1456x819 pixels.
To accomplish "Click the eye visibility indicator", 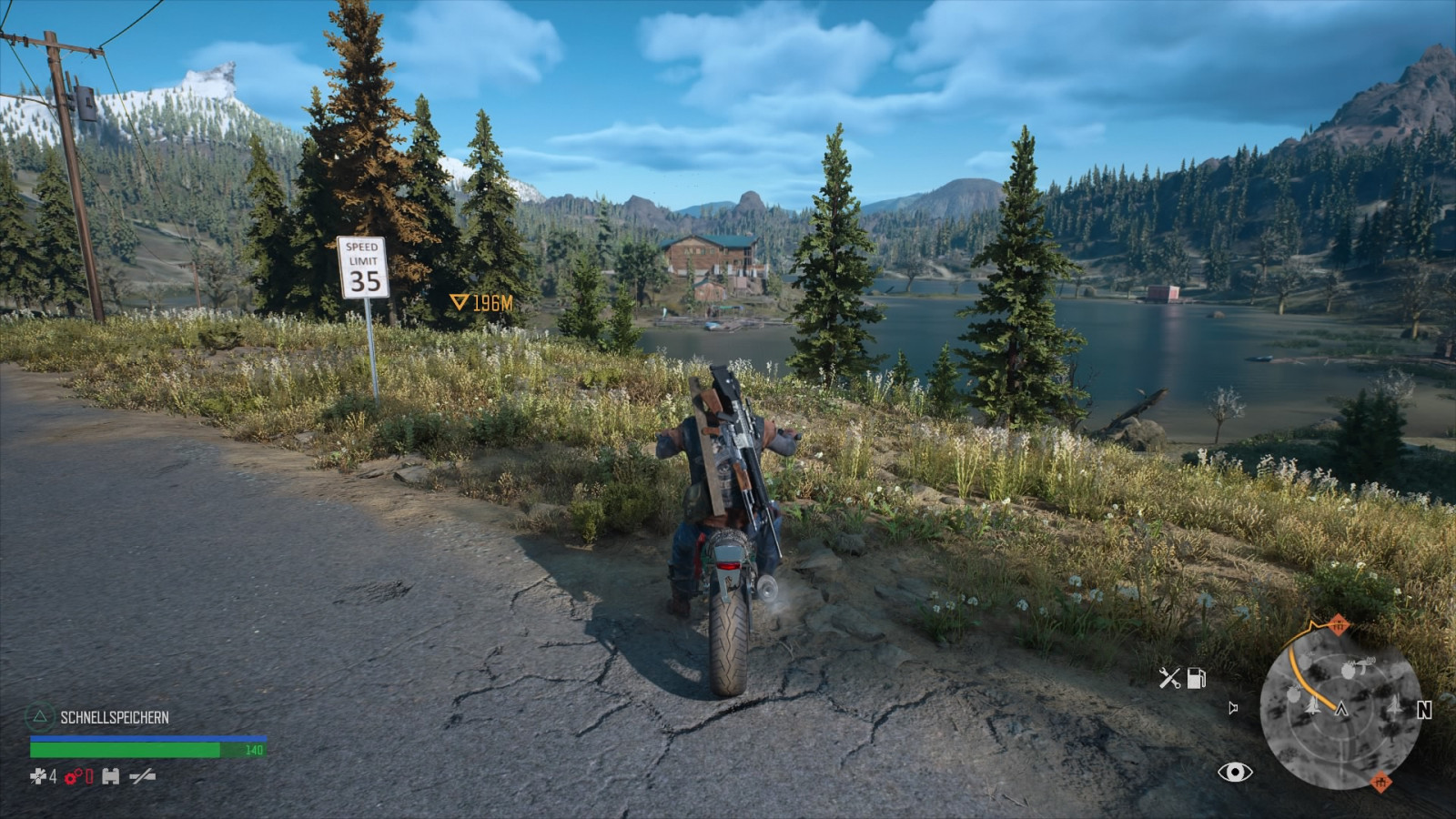I will (x=1235, y=773).
